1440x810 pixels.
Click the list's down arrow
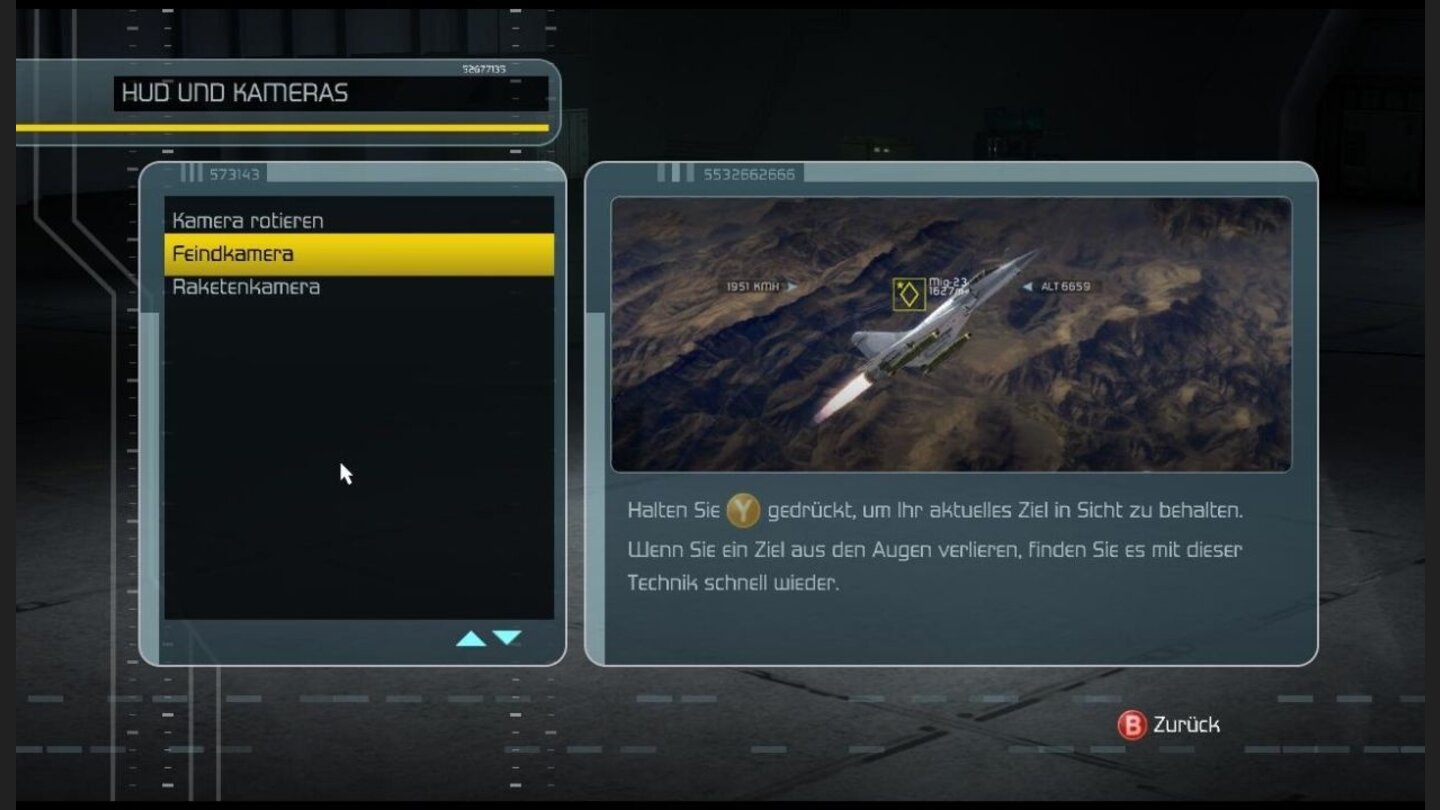tap(507, 638)
